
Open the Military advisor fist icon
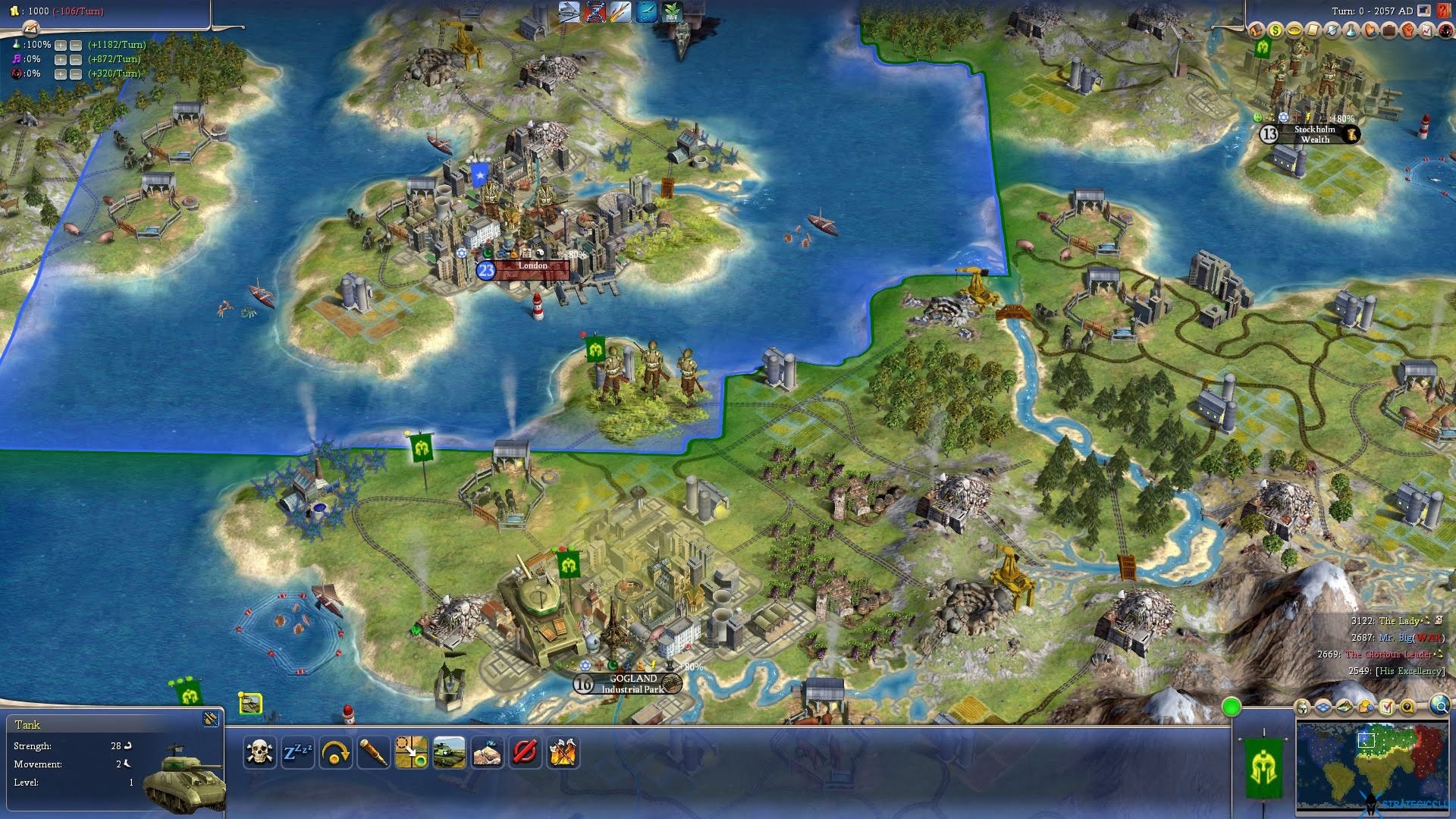click(1408, 30)
